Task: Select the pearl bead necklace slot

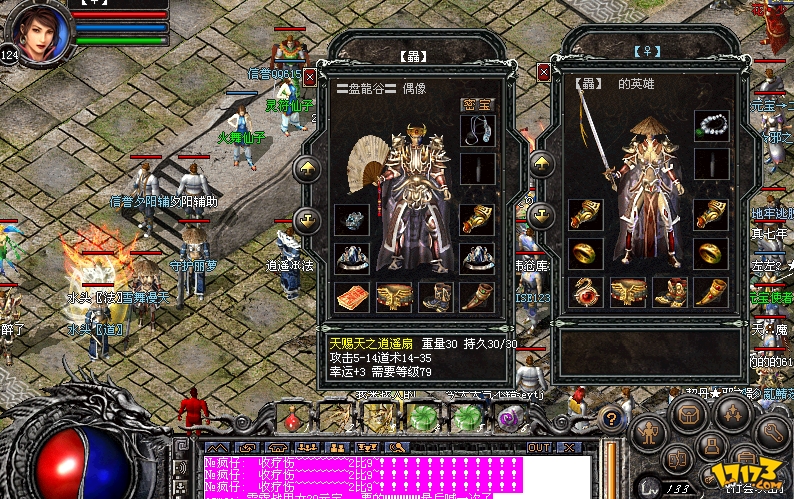Action: click(711, 126)
